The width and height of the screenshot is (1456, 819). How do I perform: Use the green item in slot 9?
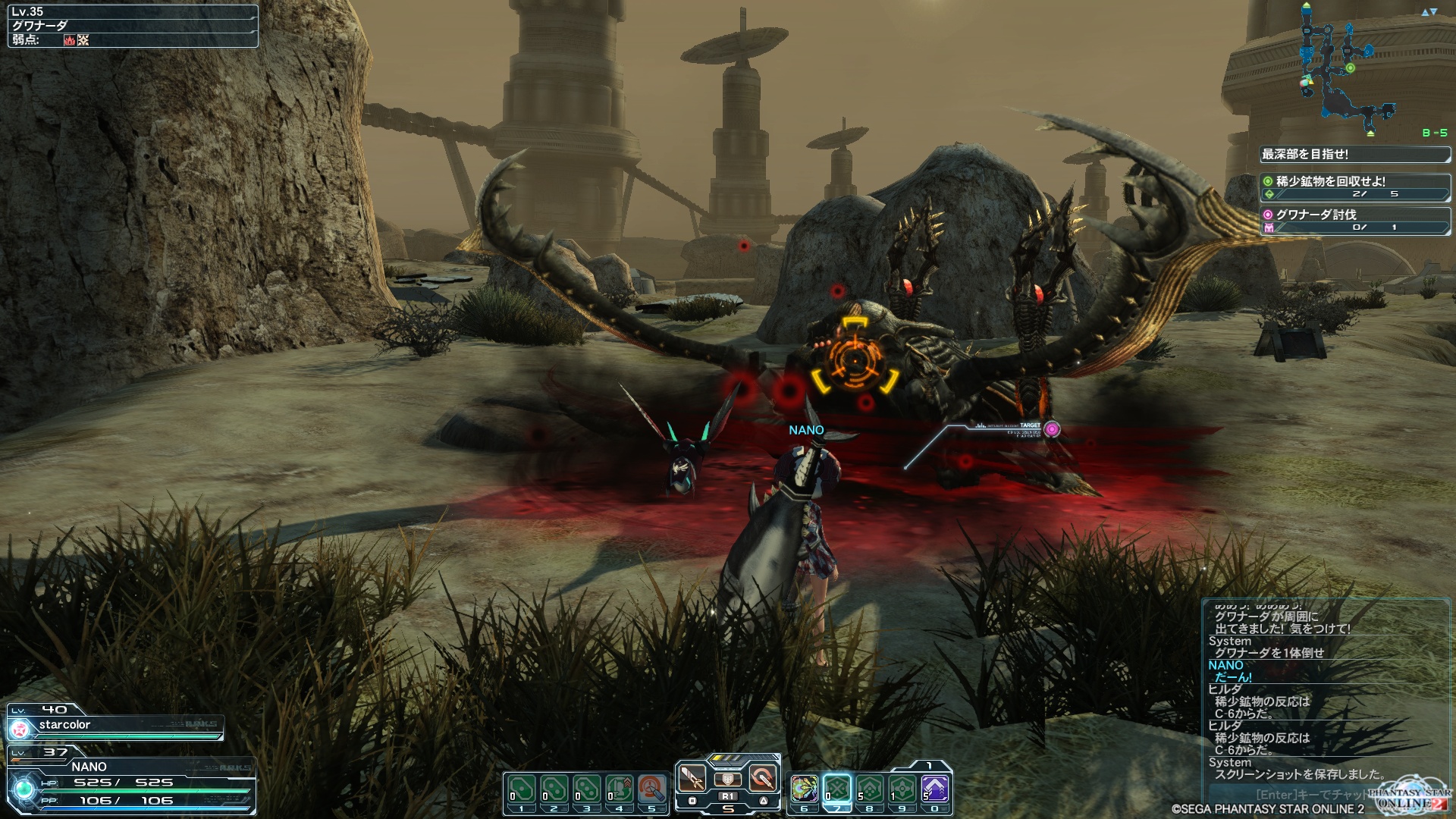[902, 790]
